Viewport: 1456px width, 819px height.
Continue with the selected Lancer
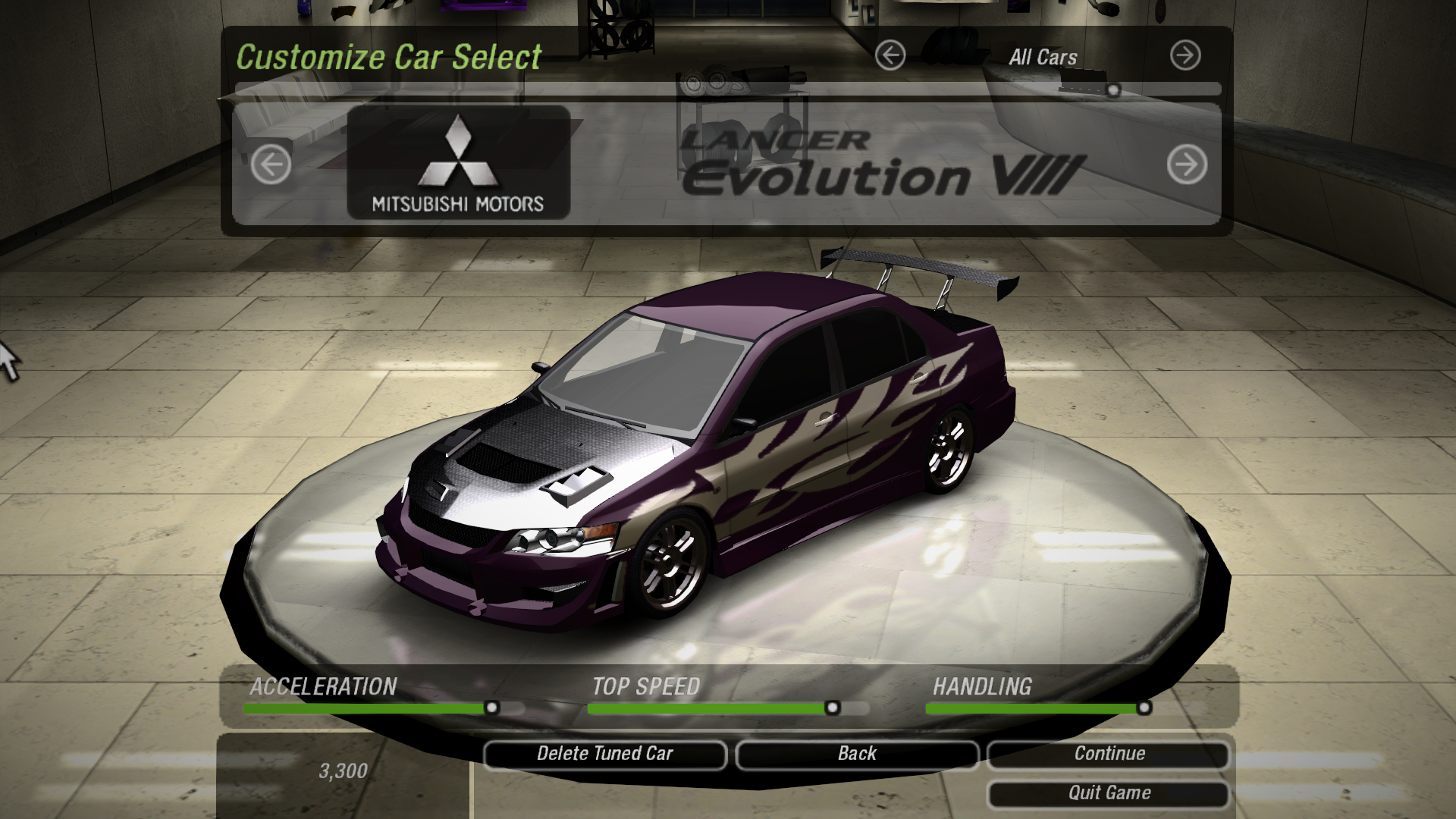point(1109,754)
